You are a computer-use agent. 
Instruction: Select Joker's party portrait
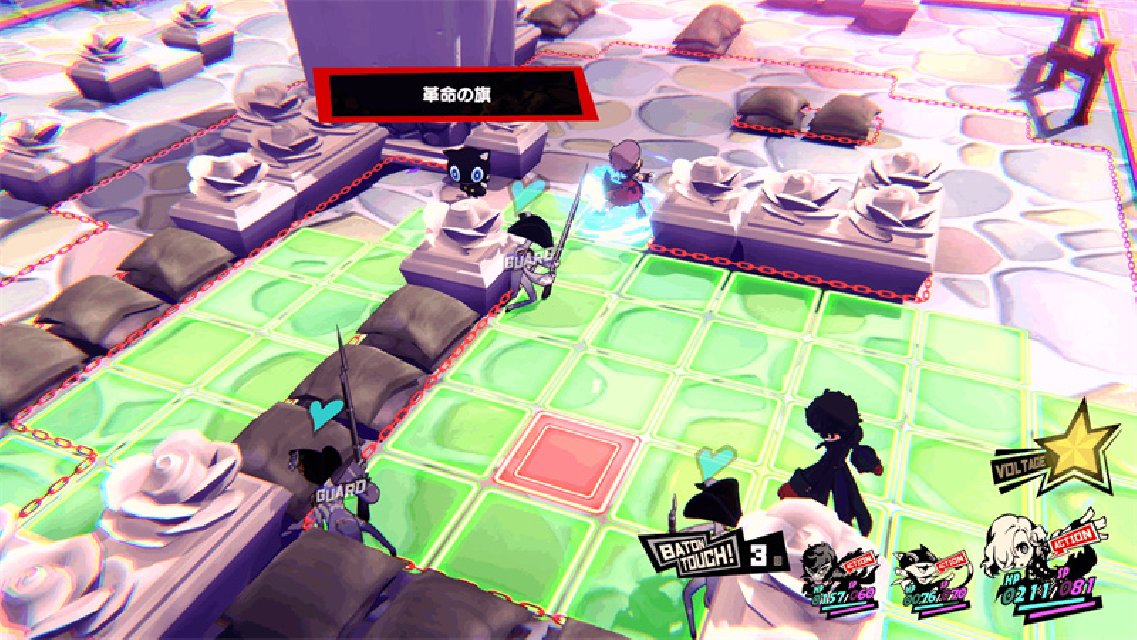pos(824,568)
